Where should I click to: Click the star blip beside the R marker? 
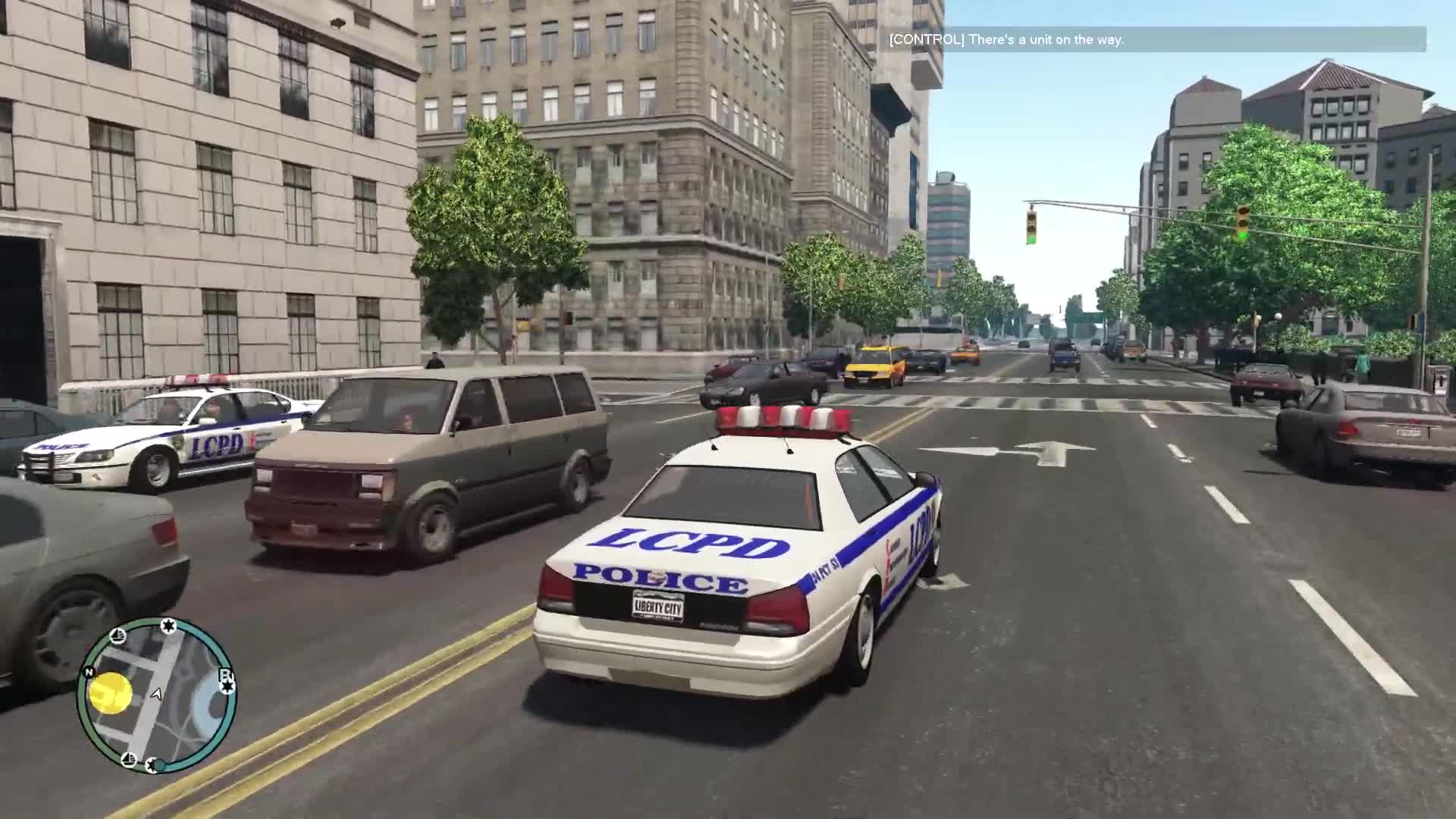(x=227, y=686)
